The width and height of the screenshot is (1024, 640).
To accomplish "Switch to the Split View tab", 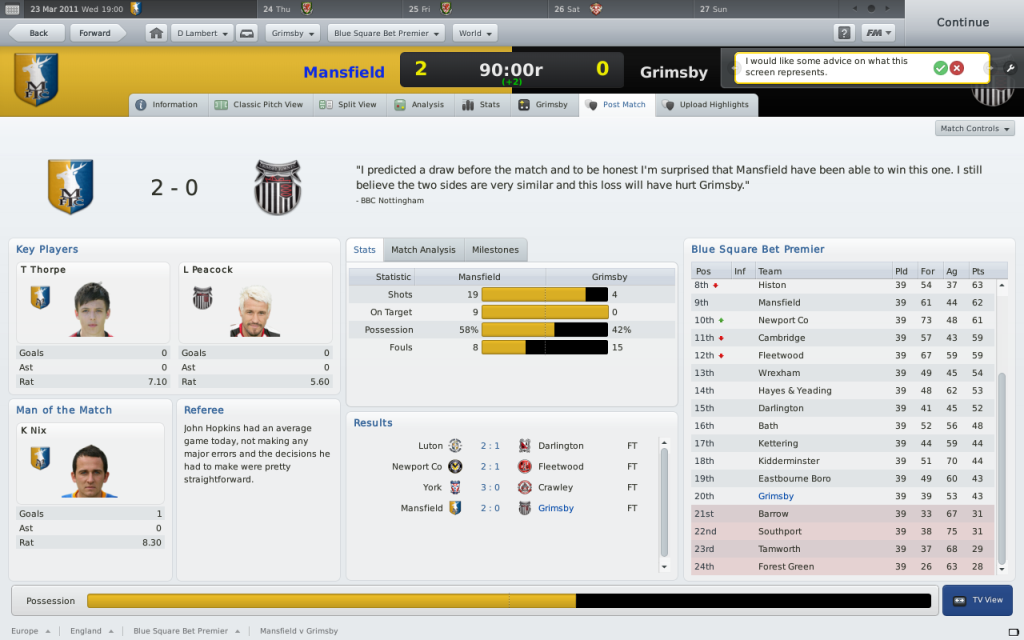I will (x=348, y=105).
